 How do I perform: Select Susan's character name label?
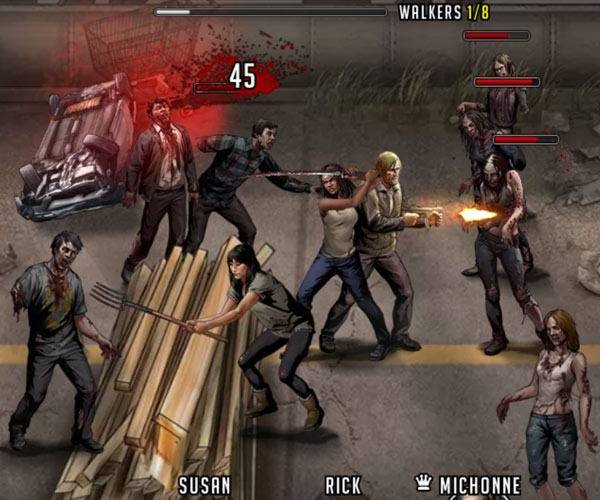(205, 486)
